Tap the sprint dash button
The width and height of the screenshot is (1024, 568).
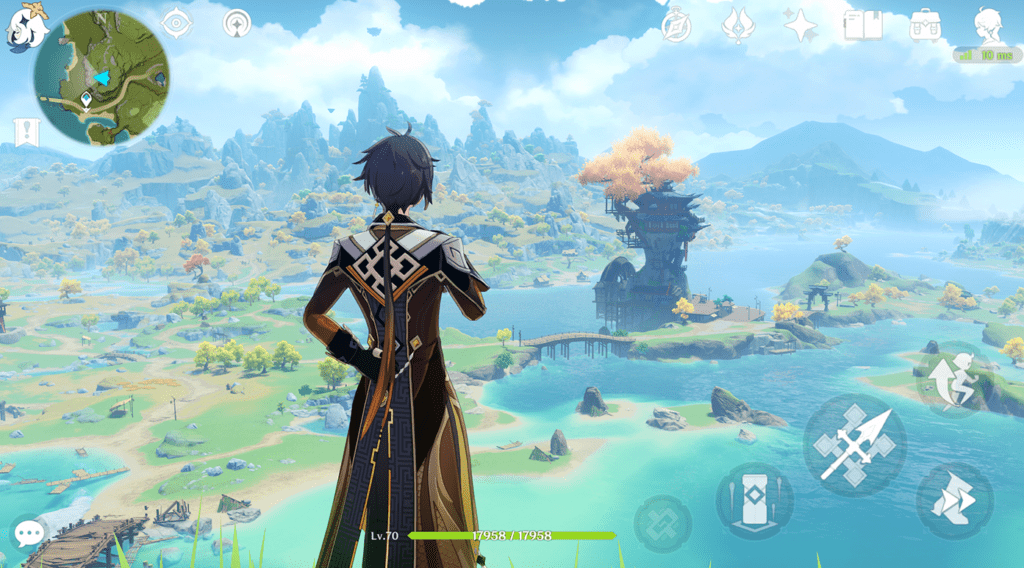(954, 501)
